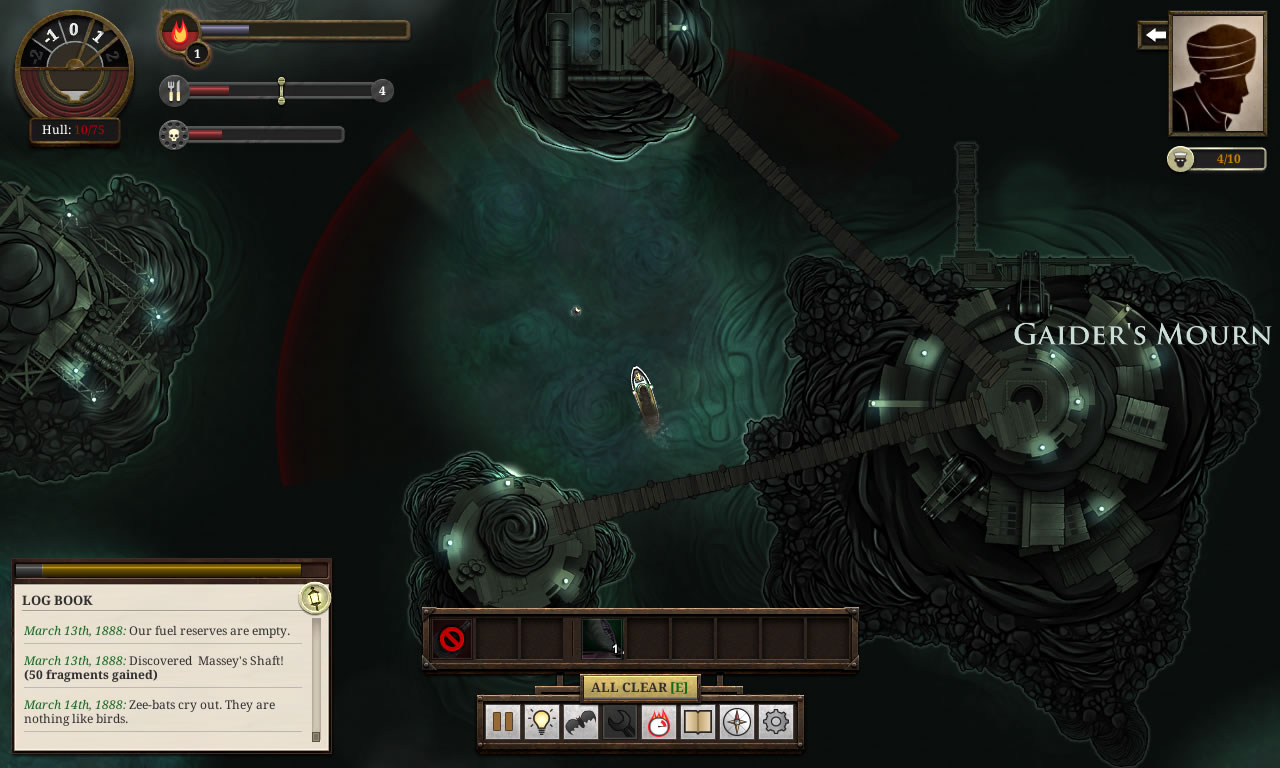Click the All Clear banner
Viewport: 1280px width, 768px height.
639,687
